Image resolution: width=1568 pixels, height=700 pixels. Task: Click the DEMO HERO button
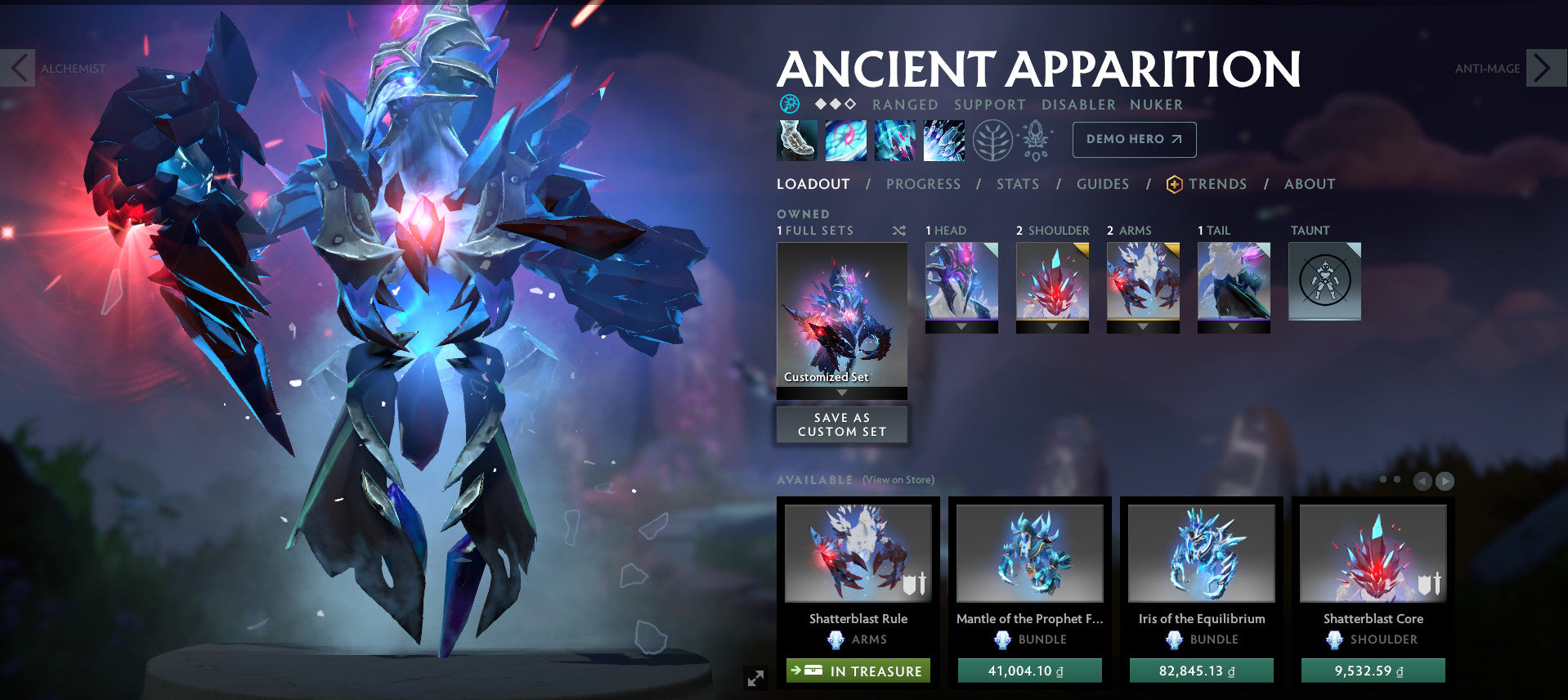coord(1134,139)
